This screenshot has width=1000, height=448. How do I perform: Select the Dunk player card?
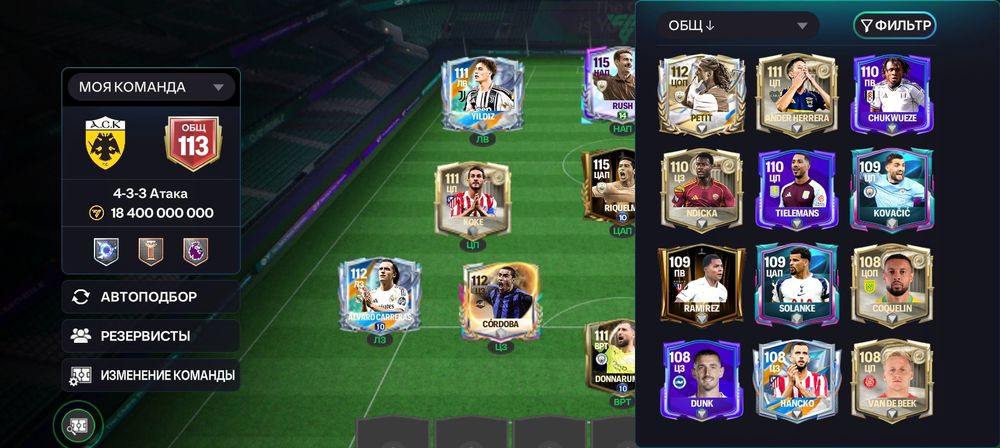point(701,382)
